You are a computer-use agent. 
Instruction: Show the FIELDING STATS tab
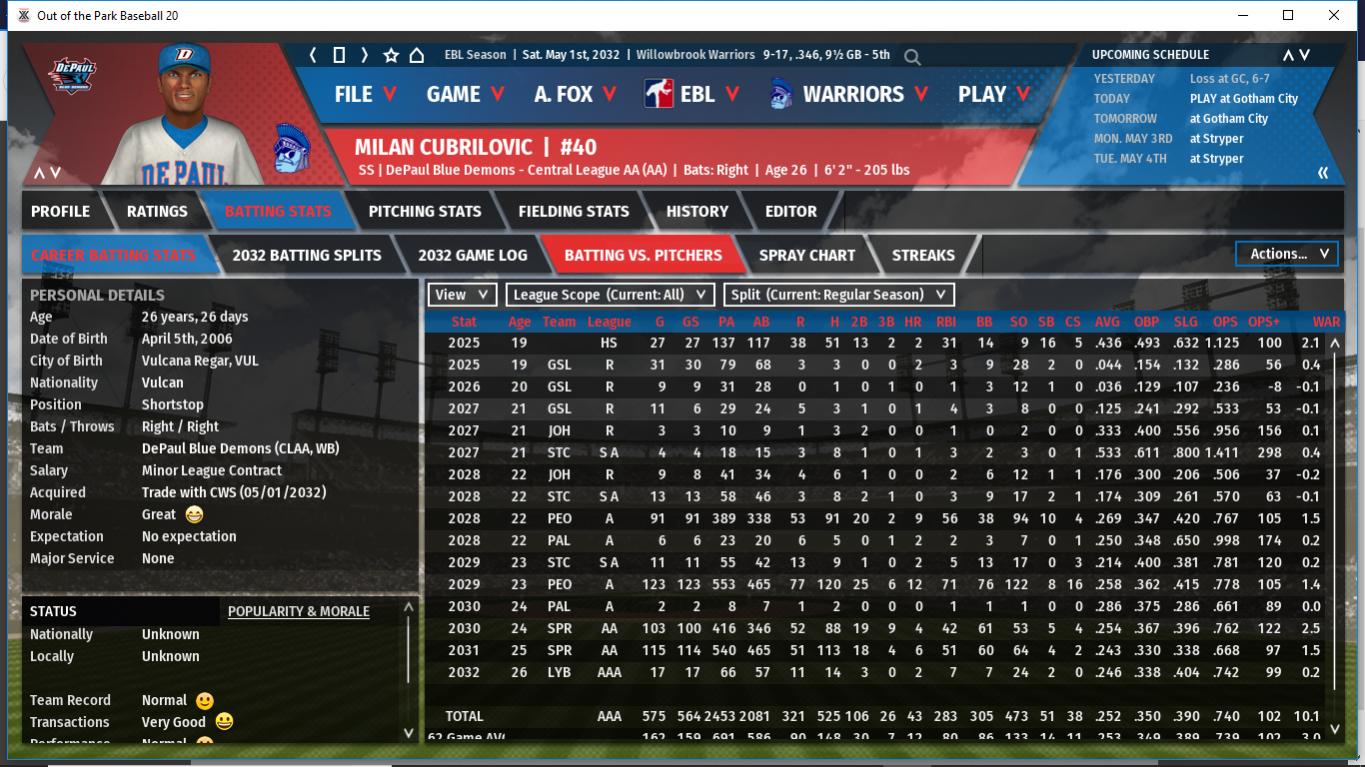pos(573,211)
